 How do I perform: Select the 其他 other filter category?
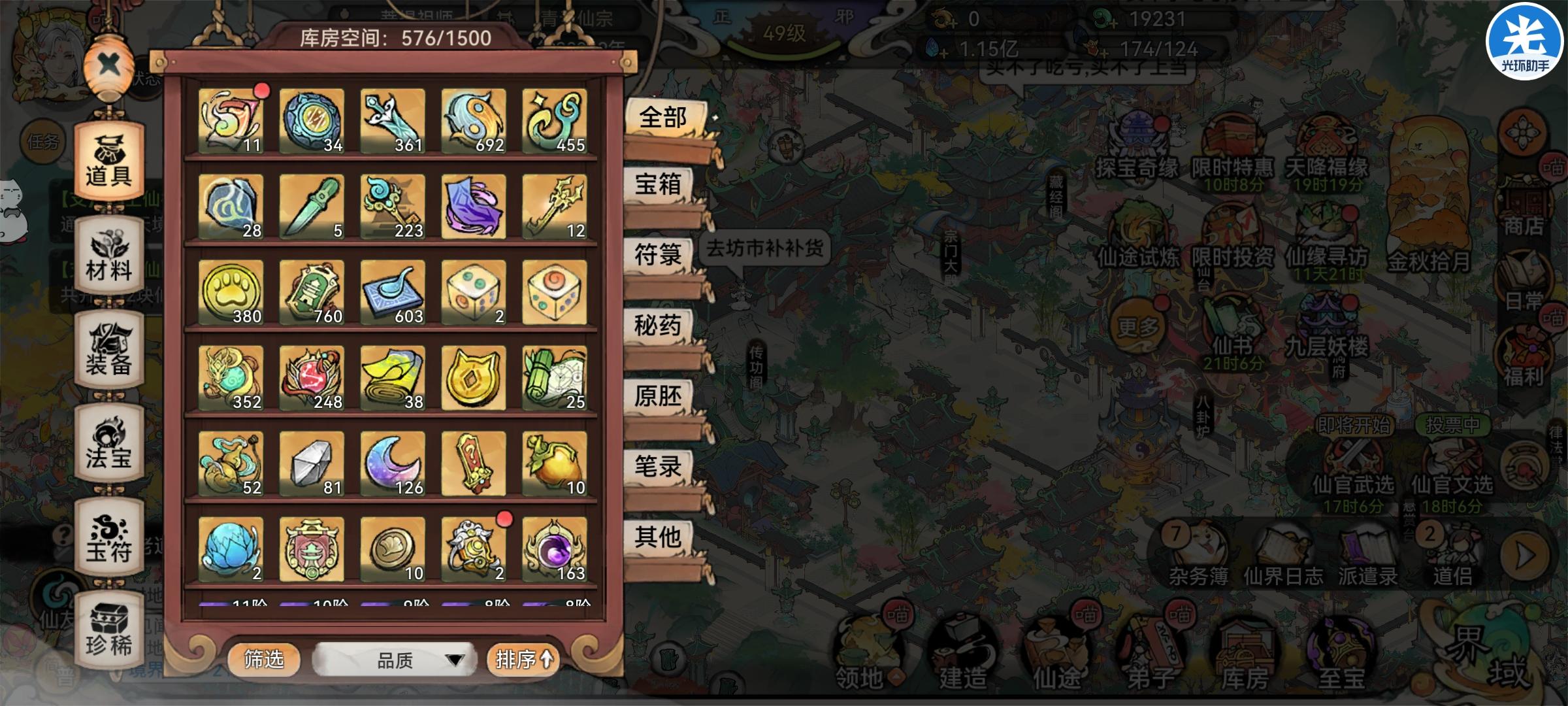click(x=659, y=535)
